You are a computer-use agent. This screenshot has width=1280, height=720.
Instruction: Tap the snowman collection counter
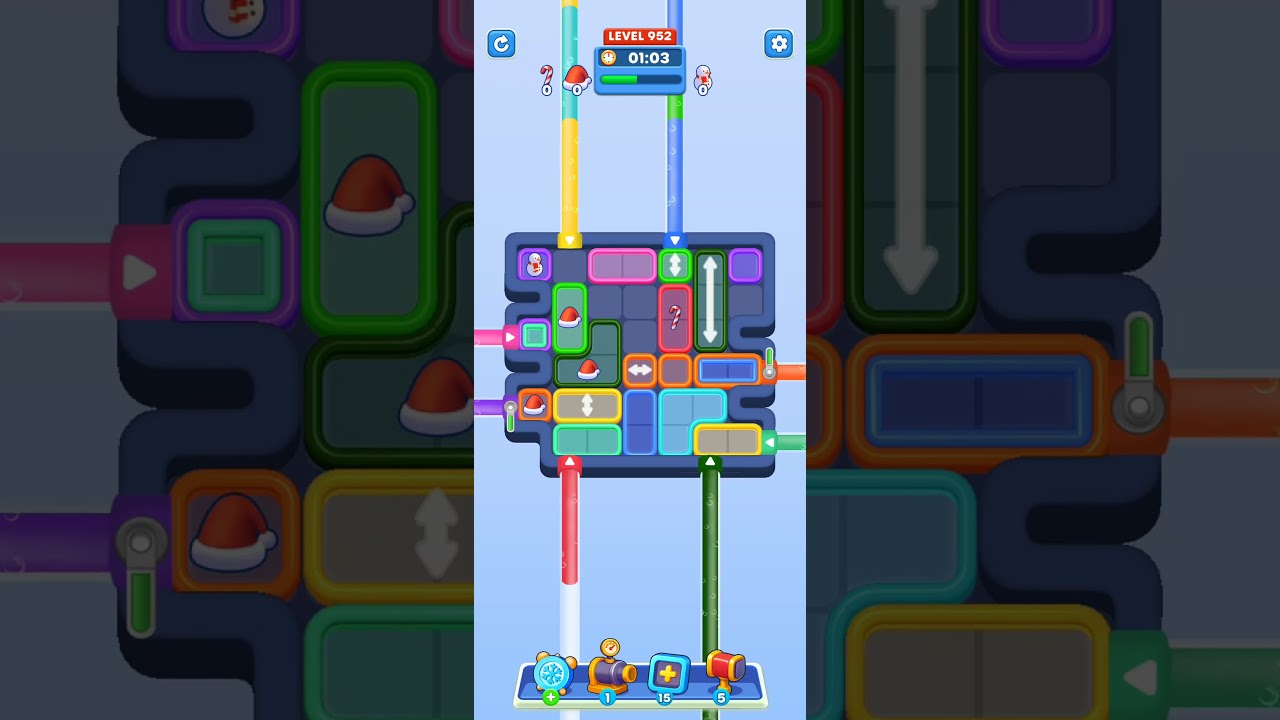tap(703, 80)
